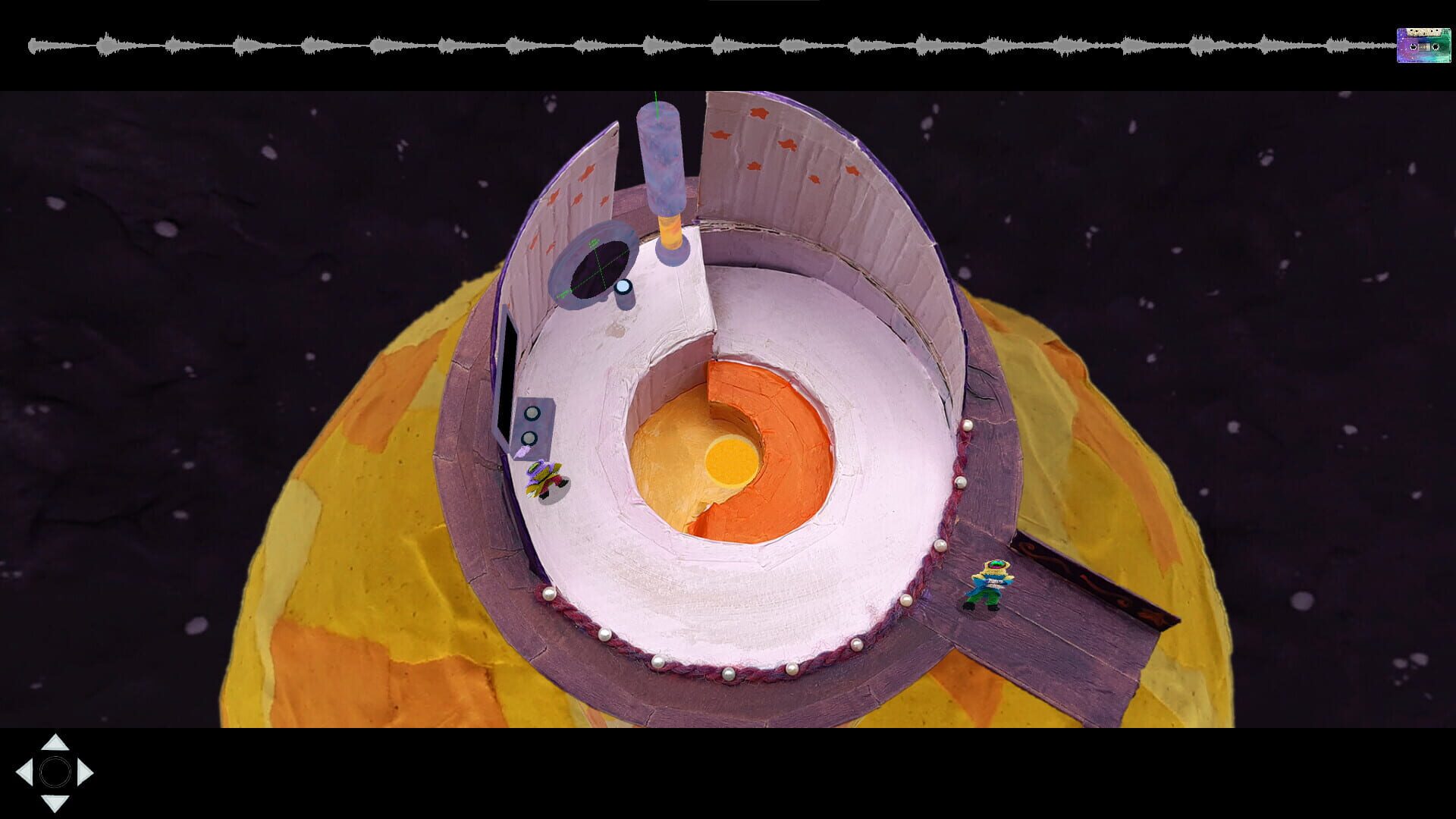
Task: Flip the small white knob beside the hatch
Action: (x=622, y=288)
